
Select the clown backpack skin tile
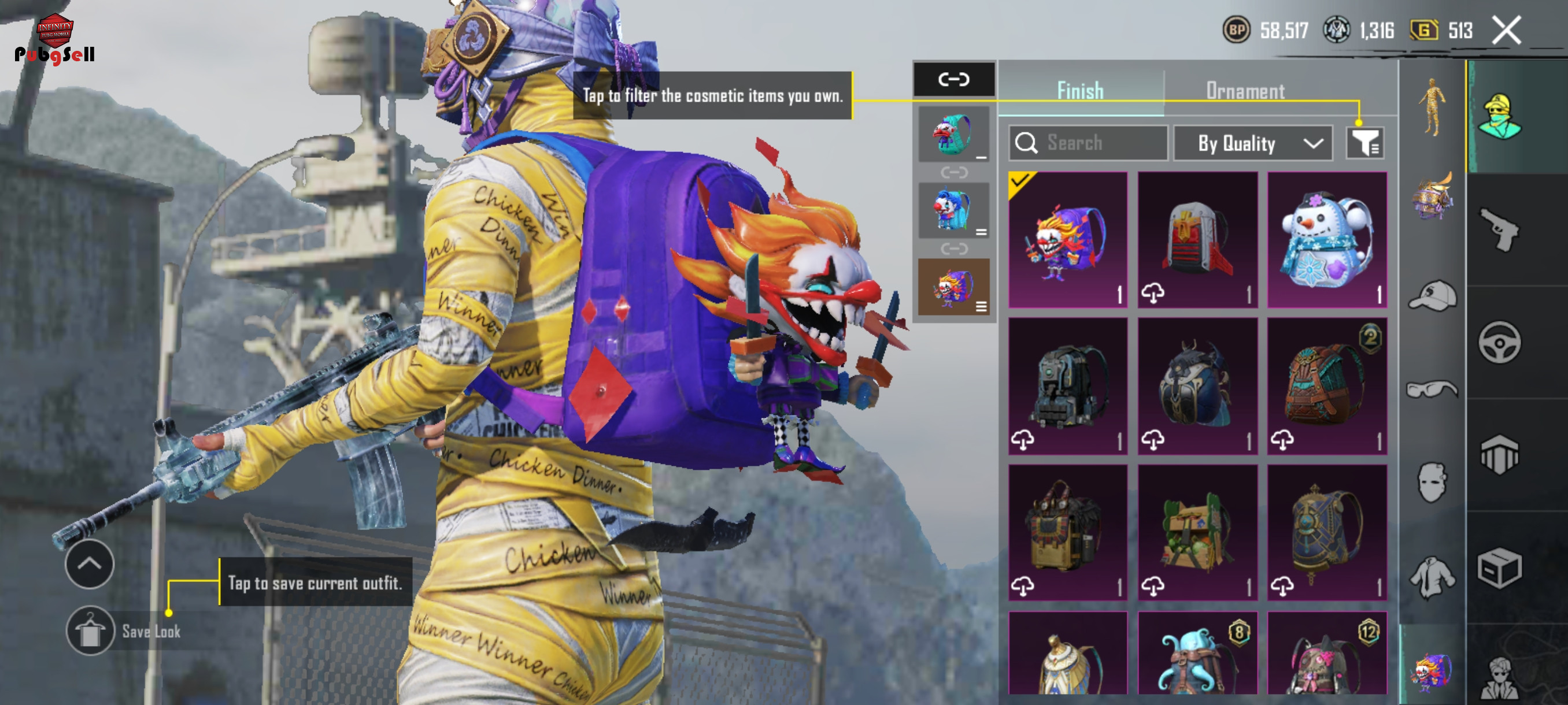(1068, 240)
